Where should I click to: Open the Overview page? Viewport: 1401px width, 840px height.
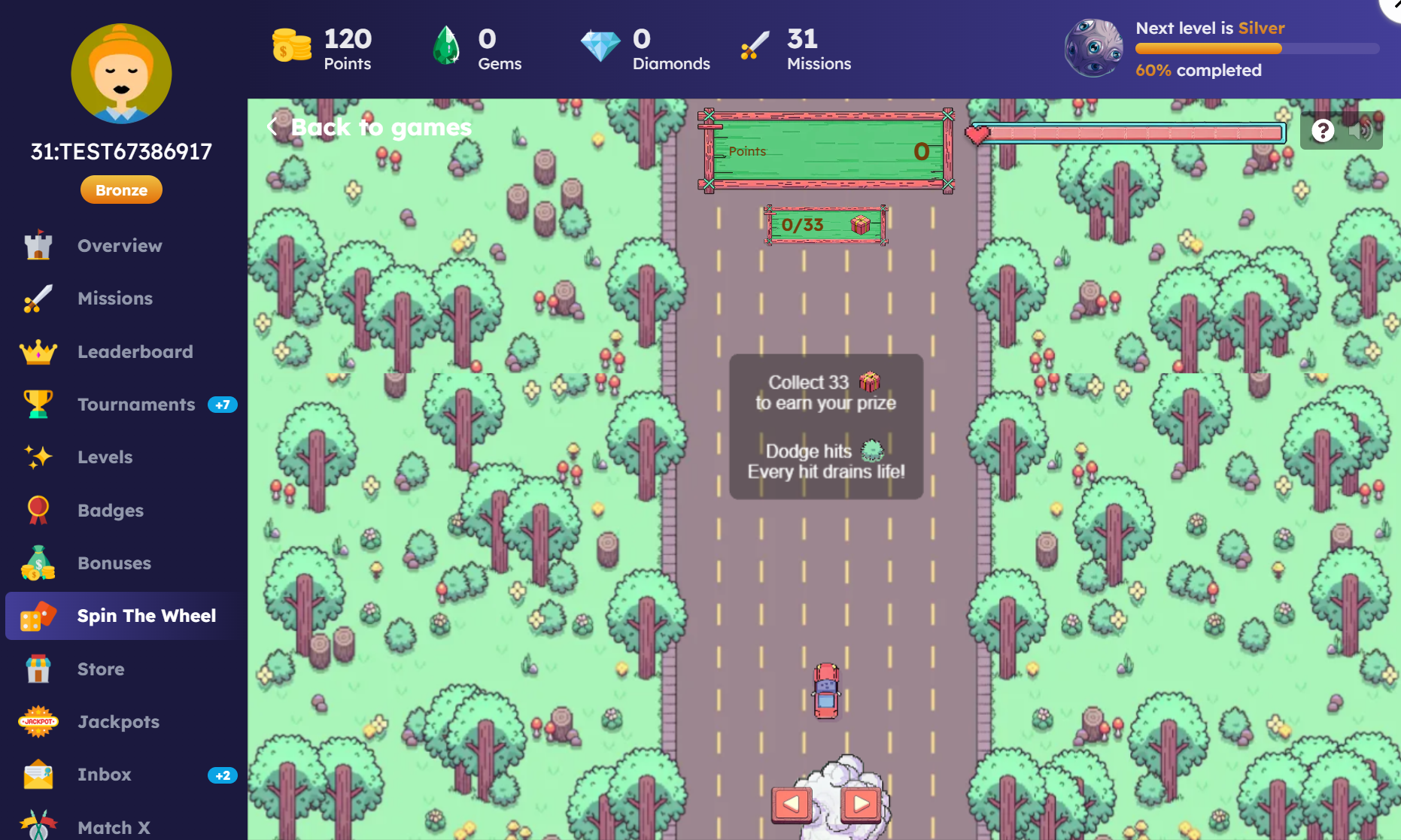(119, 246)
